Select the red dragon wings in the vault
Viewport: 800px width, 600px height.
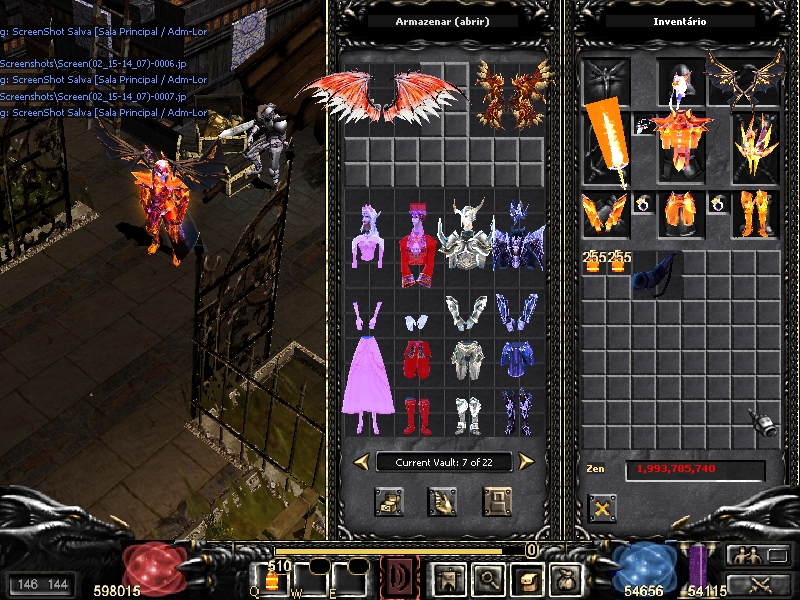click(x=382, y=94)
